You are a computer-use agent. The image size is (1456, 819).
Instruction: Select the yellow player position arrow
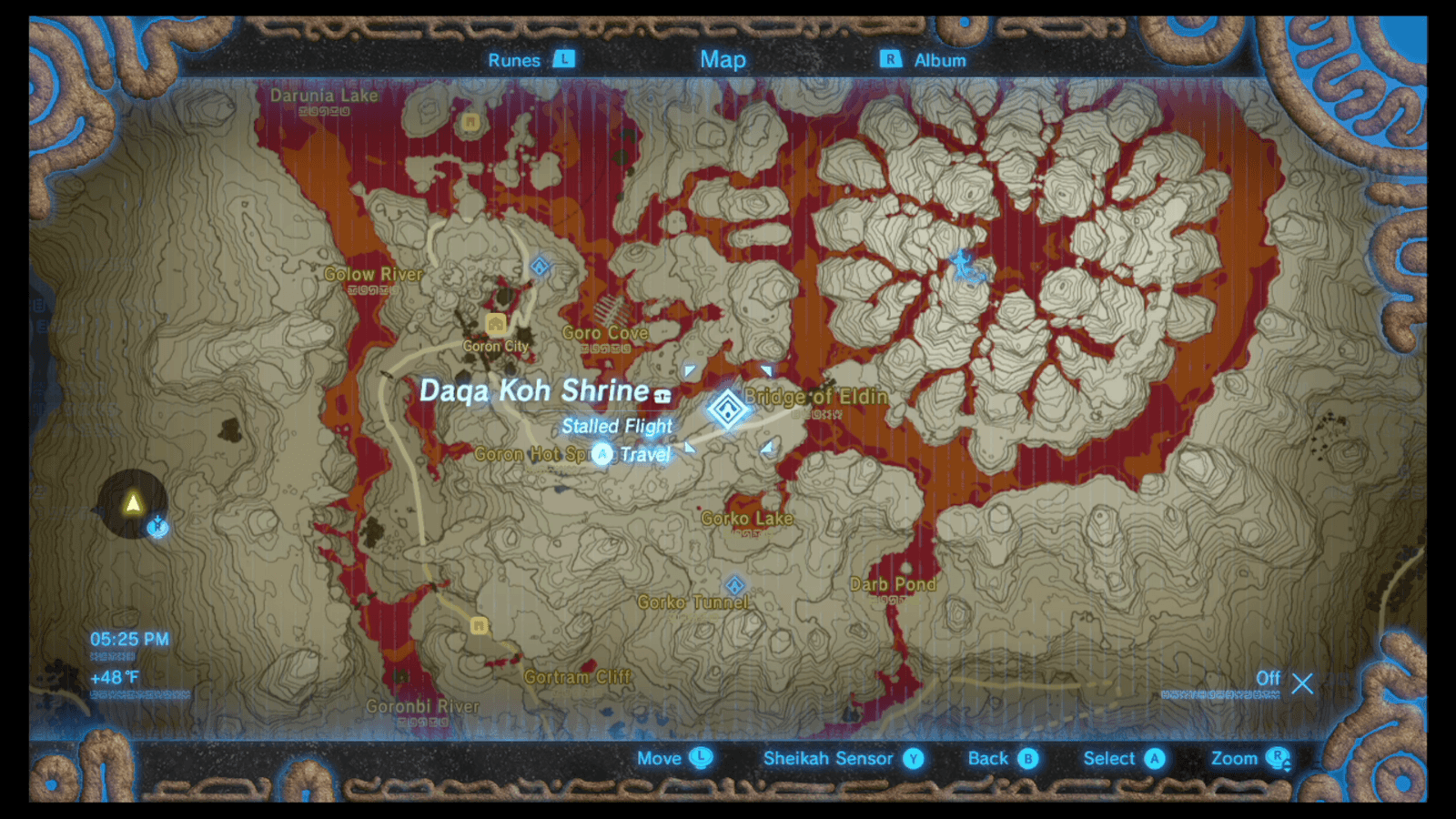point(132,503)
